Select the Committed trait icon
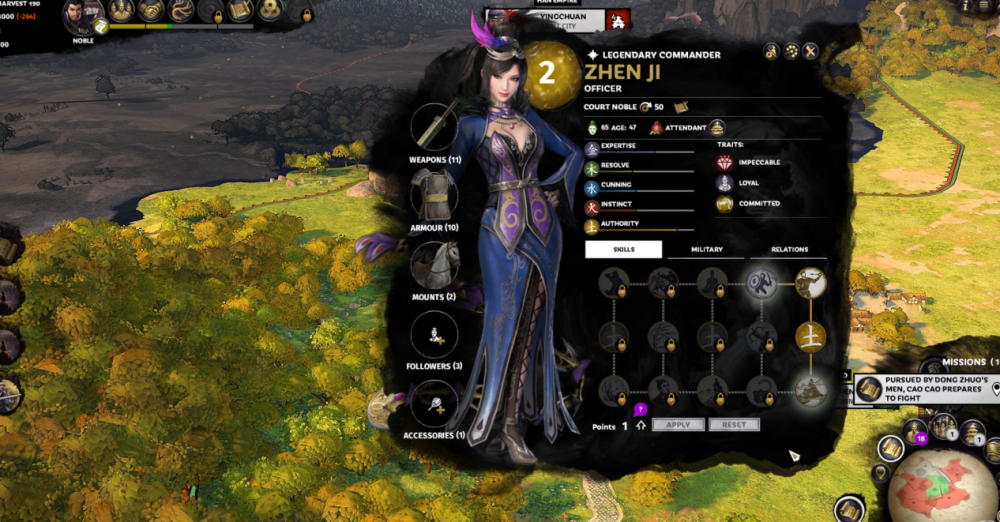Image resolution: width=1000 pixels, height=522 pixels. pos(725,204)
